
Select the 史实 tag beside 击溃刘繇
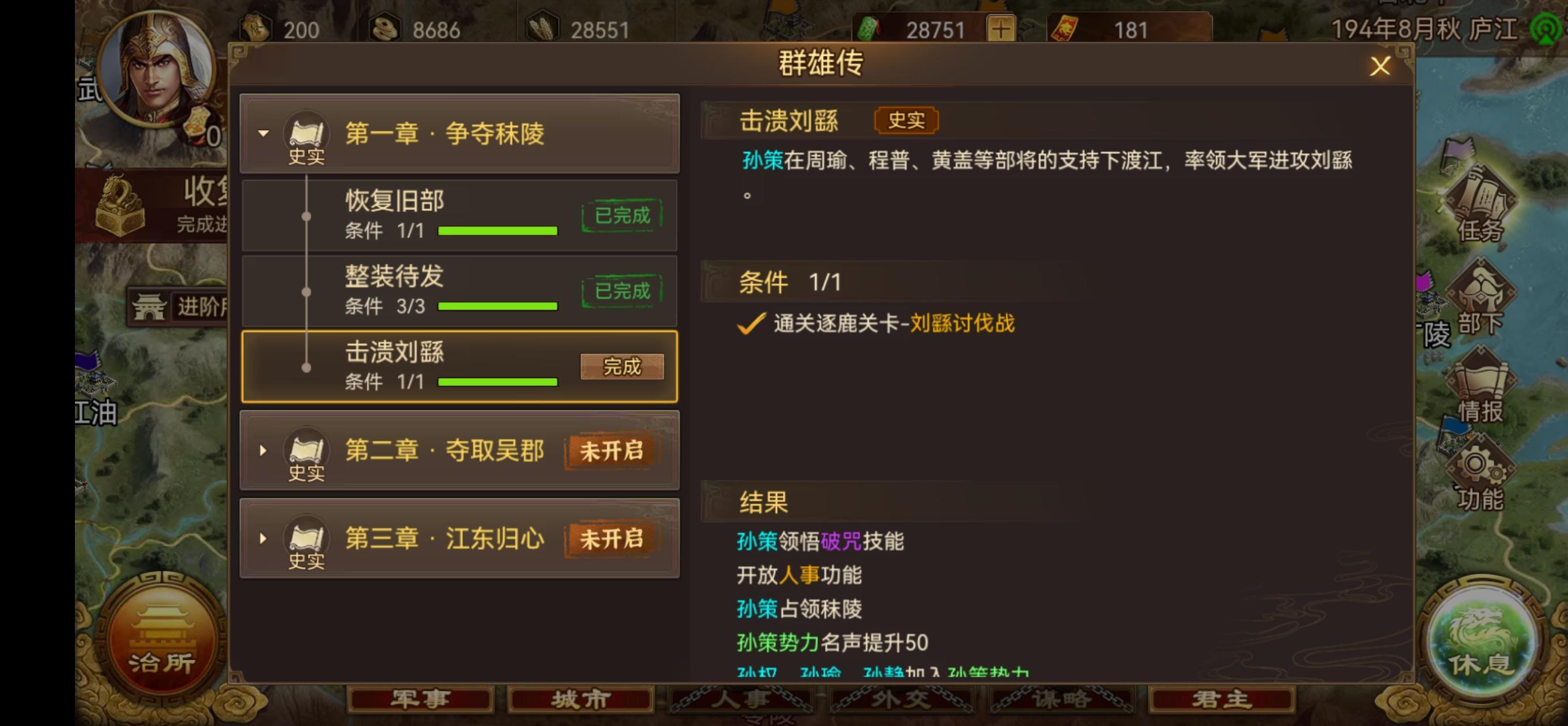pos(905,120)
